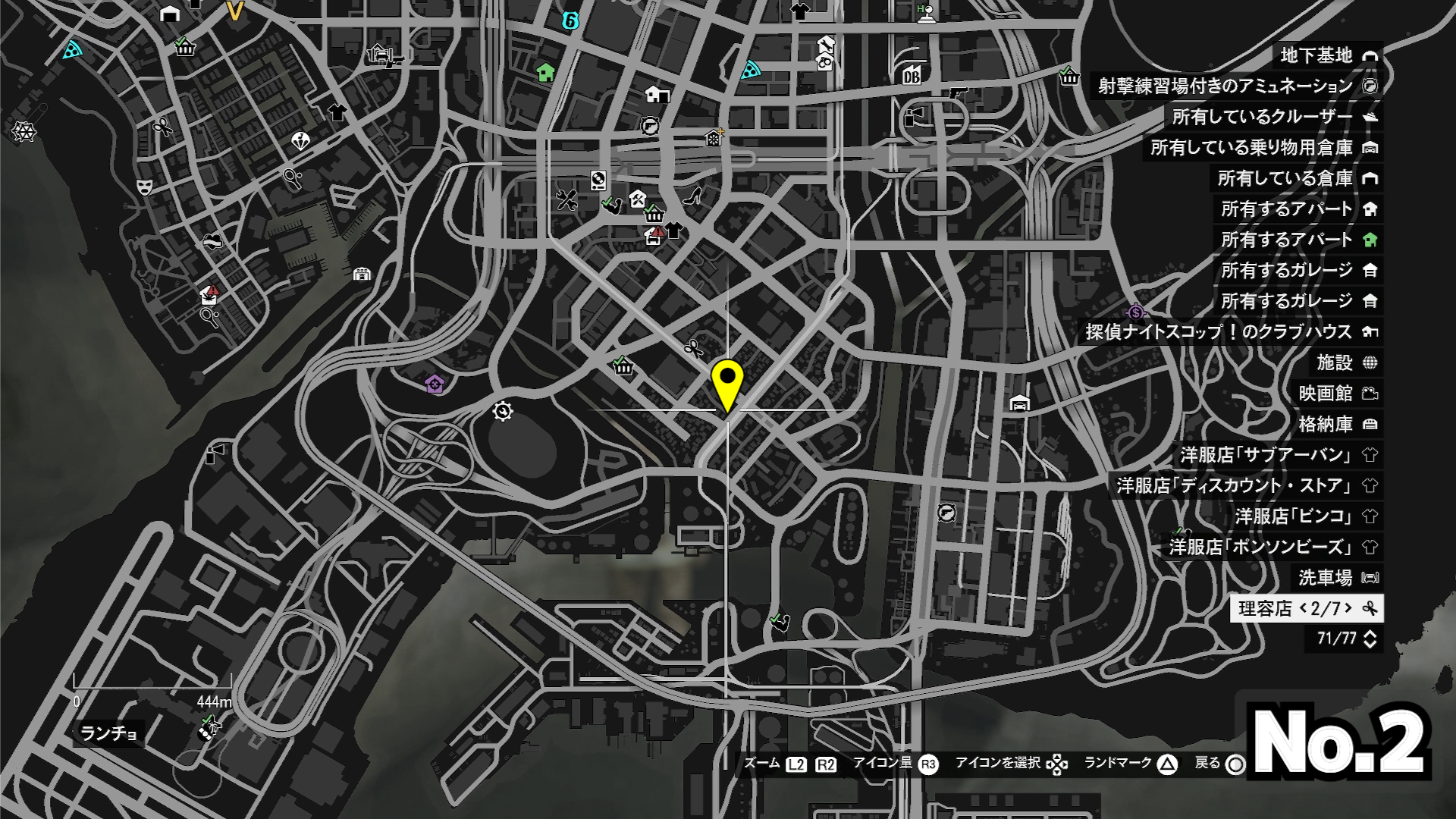This screenshot has height=819, width=1456.
Task: Choose the 格納庫 legend entry
Action: pos(1337,424)
